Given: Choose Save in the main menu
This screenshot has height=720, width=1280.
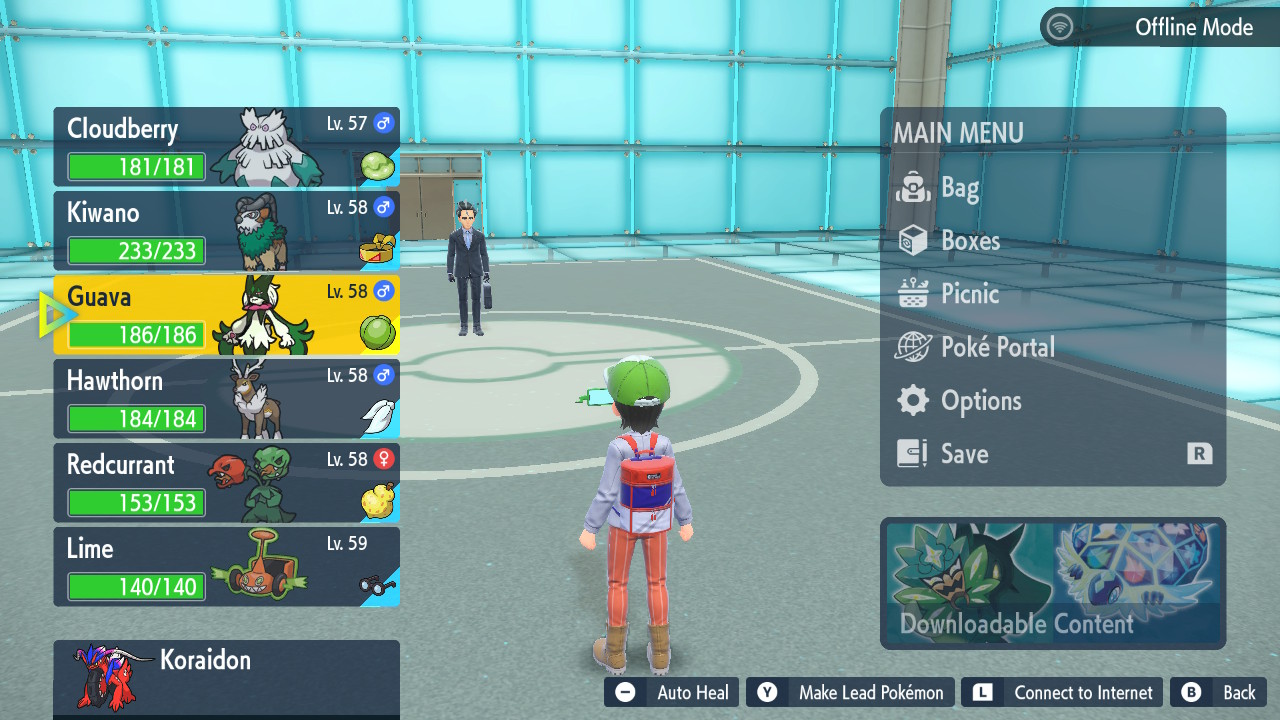Looking at the screenshot, I should click(963, 454).
